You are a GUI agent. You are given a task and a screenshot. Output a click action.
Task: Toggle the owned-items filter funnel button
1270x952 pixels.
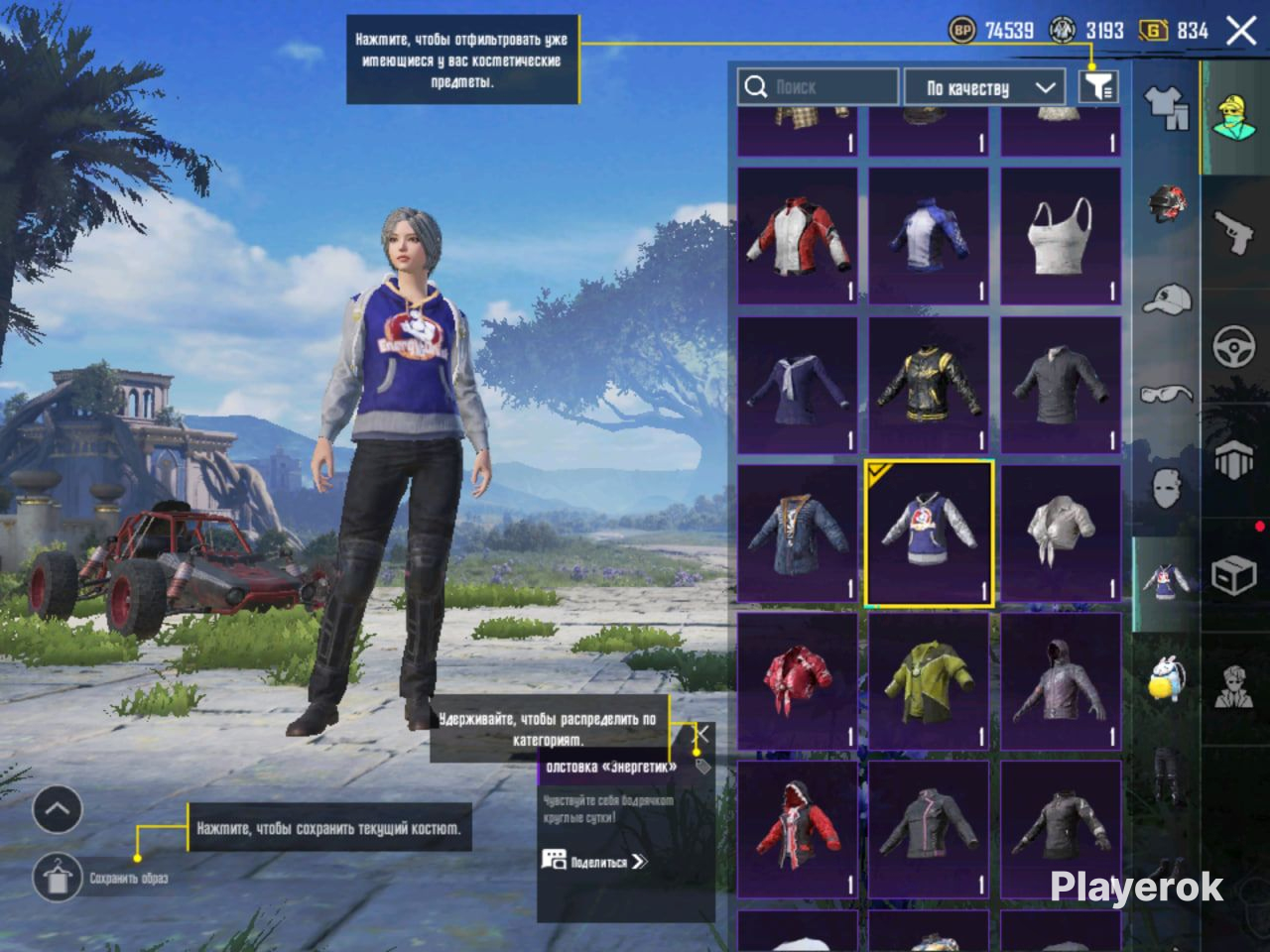(x=1098, y=87)
